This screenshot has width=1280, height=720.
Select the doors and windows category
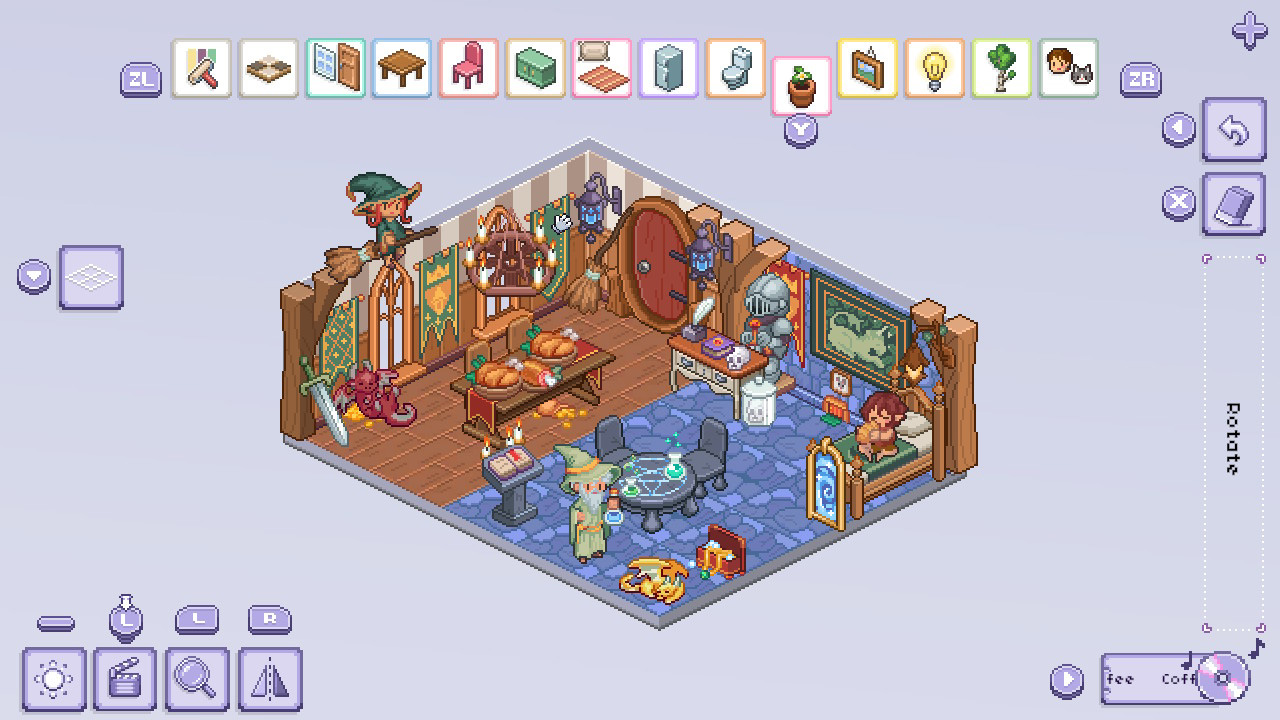335,68
